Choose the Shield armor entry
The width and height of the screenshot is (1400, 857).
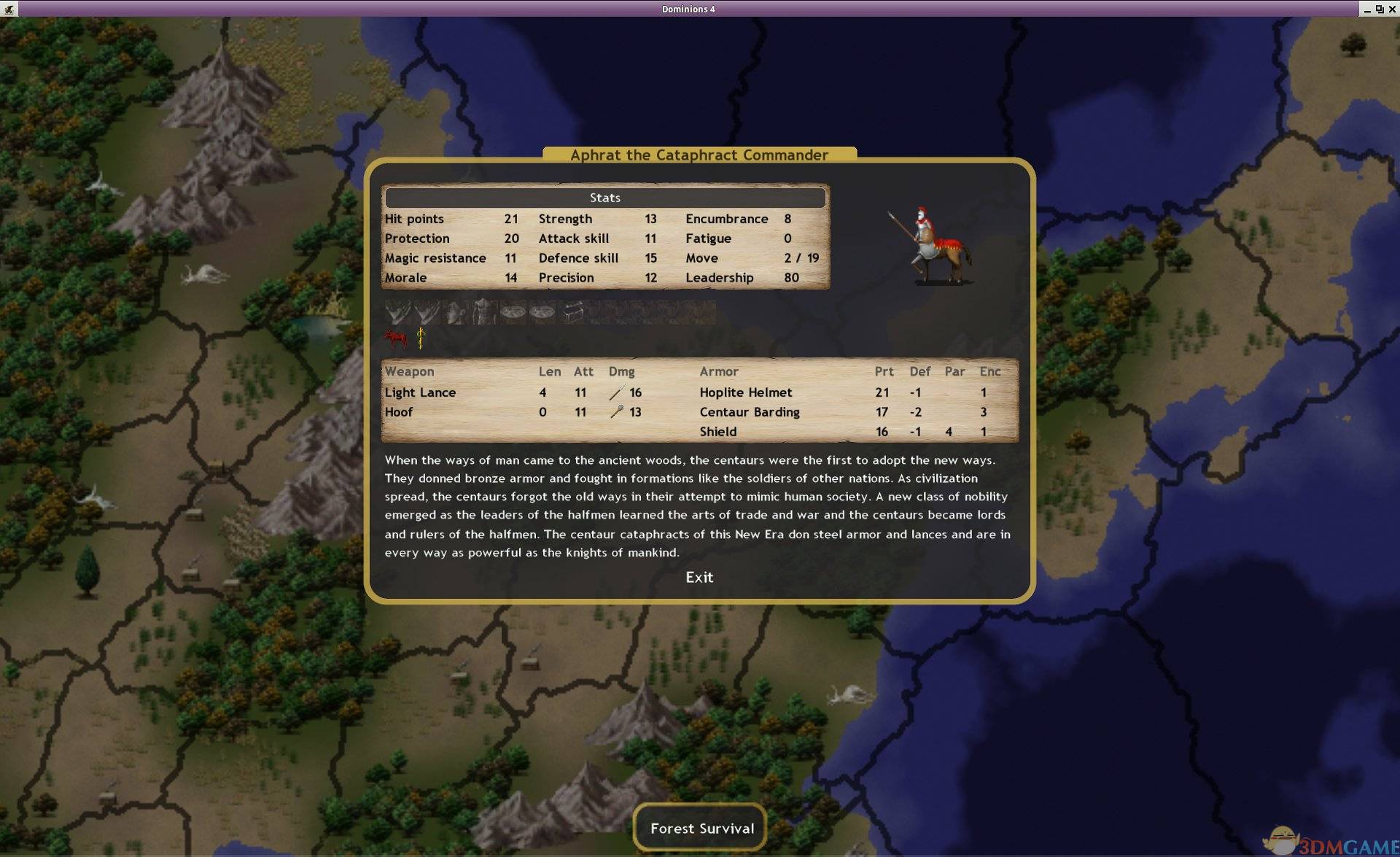click(x=717, y=432)
